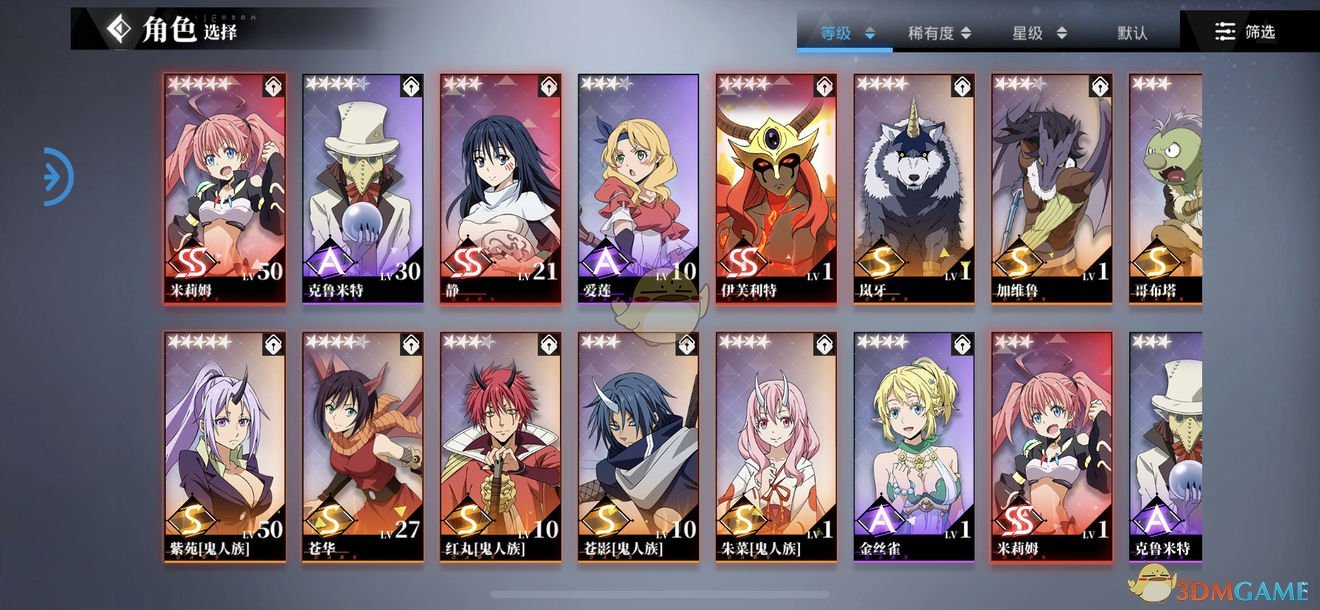
Task: Select the 加维鲁 character card
Action: click(1052, 187)
